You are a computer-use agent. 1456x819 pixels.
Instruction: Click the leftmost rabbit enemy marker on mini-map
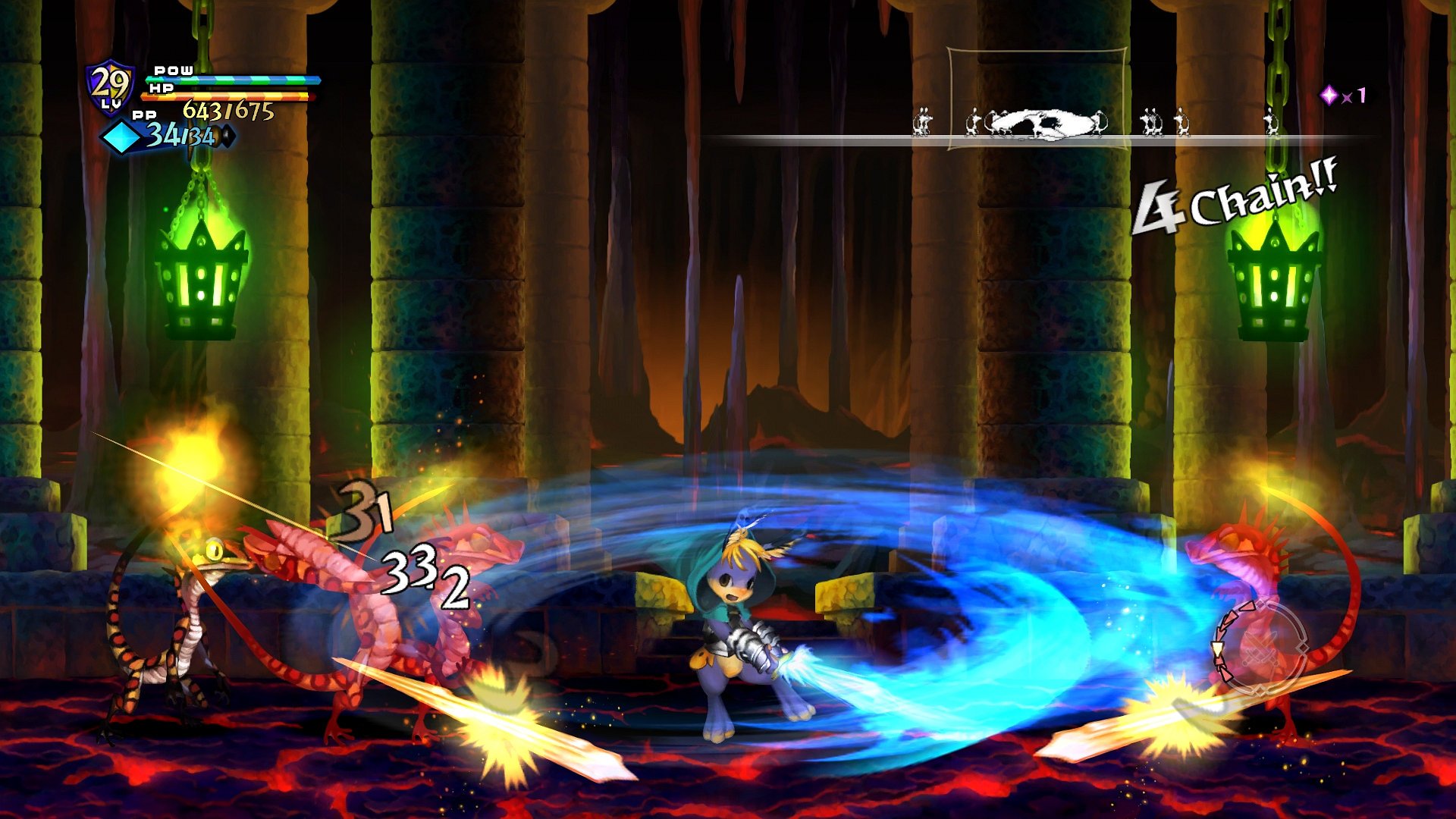921,123
